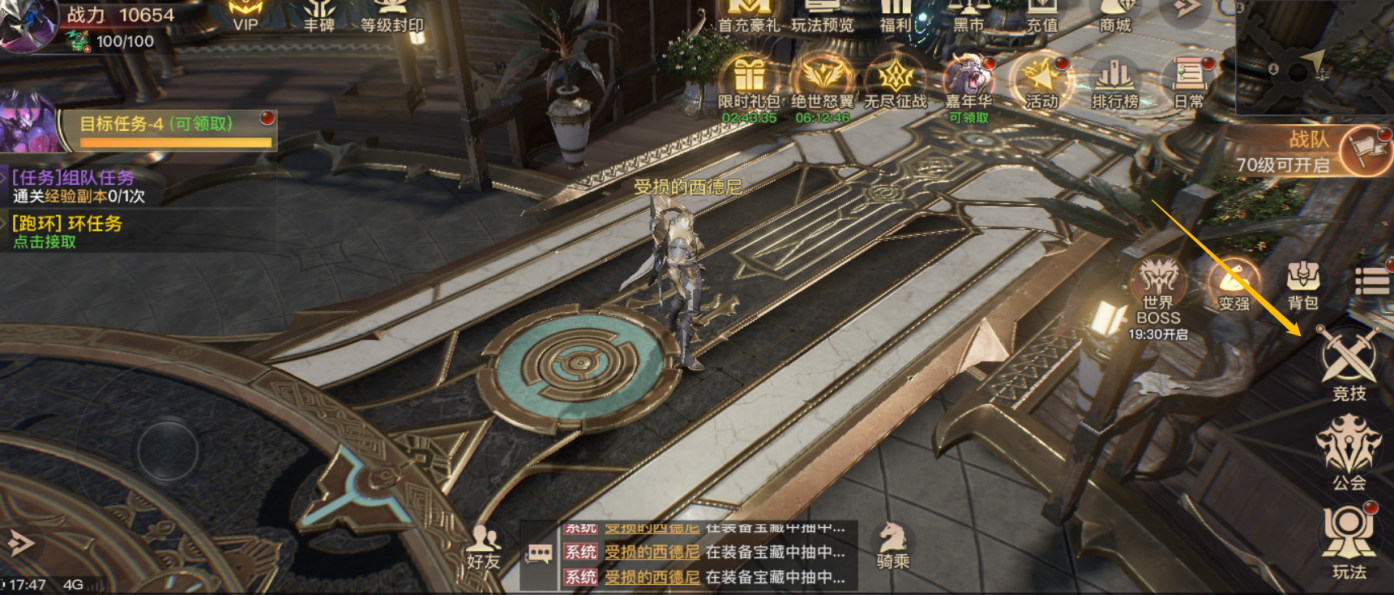The image size is (1394, 595).
Task: Open the 日常 daily tasks
Action: point(1188,80)
